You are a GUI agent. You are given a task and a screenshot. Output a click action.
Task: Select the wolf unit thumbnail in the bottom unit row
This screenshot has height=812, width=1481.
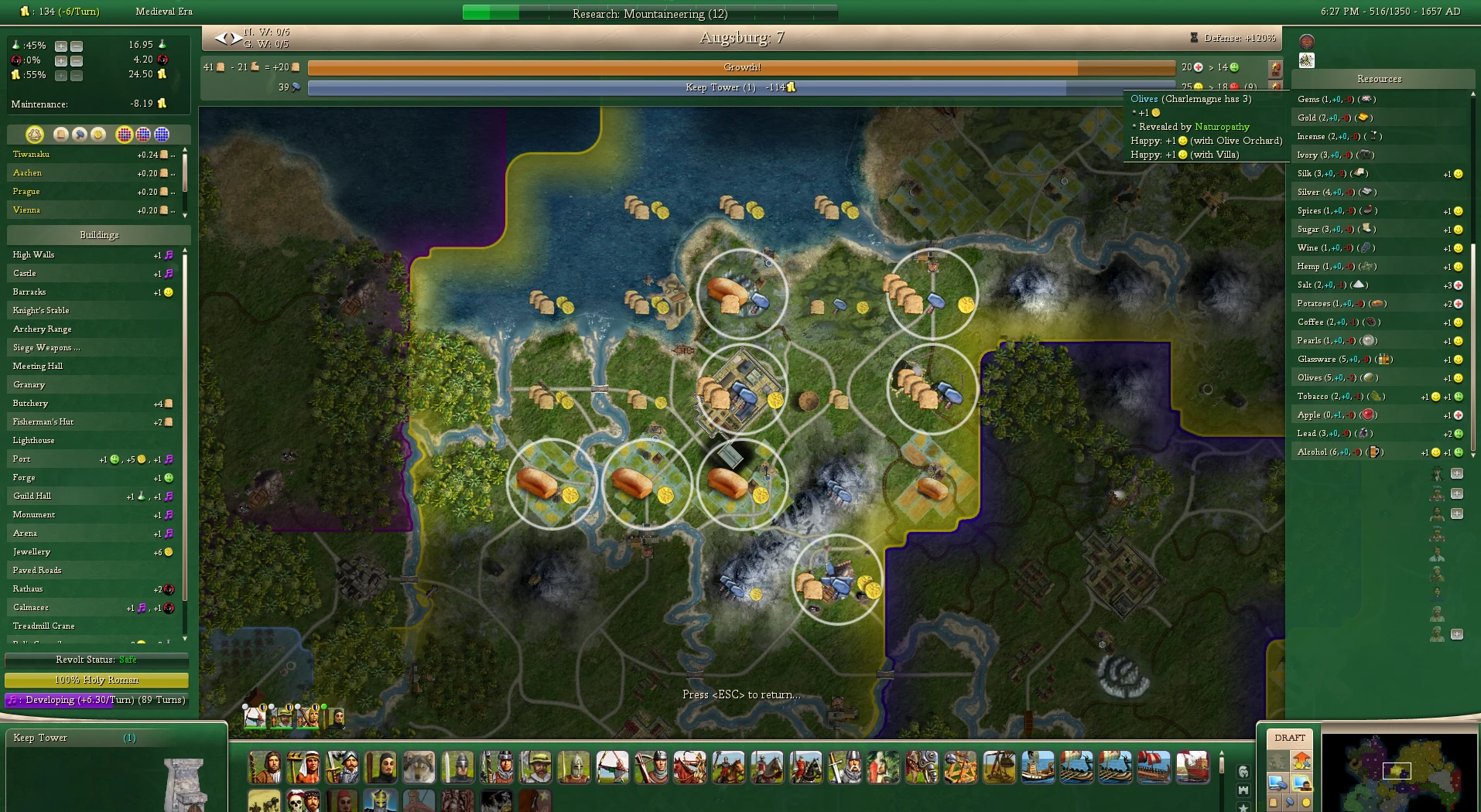(419, 767)
